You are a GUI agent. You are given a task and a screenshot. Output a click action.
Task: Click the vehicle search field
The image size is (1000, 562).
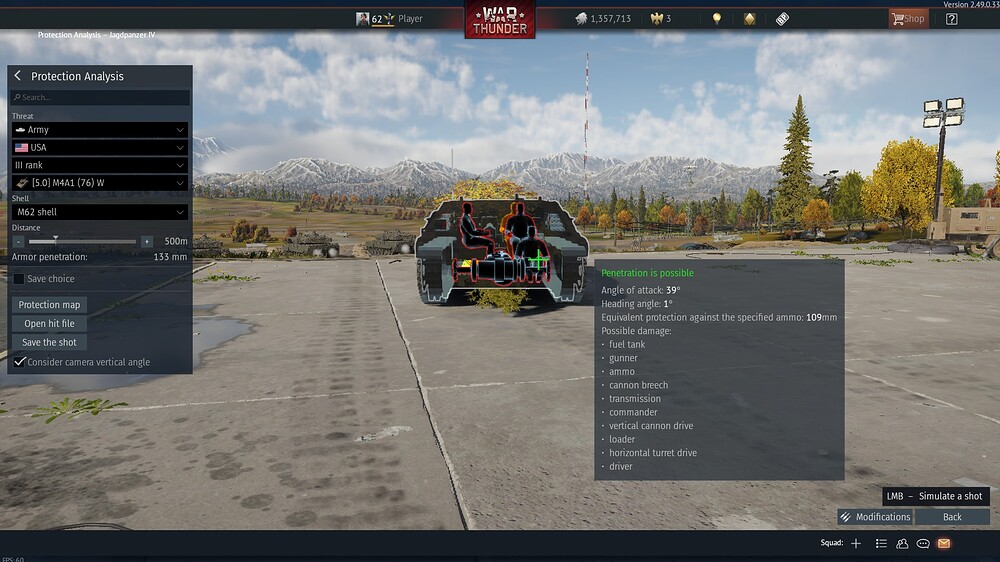pos(100,98)
